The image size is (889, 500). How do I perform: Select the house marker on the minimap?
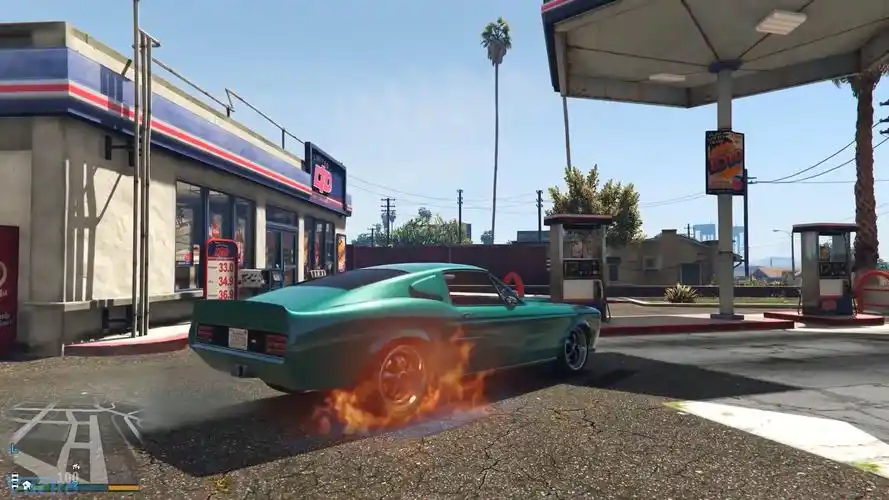(27, 484)
